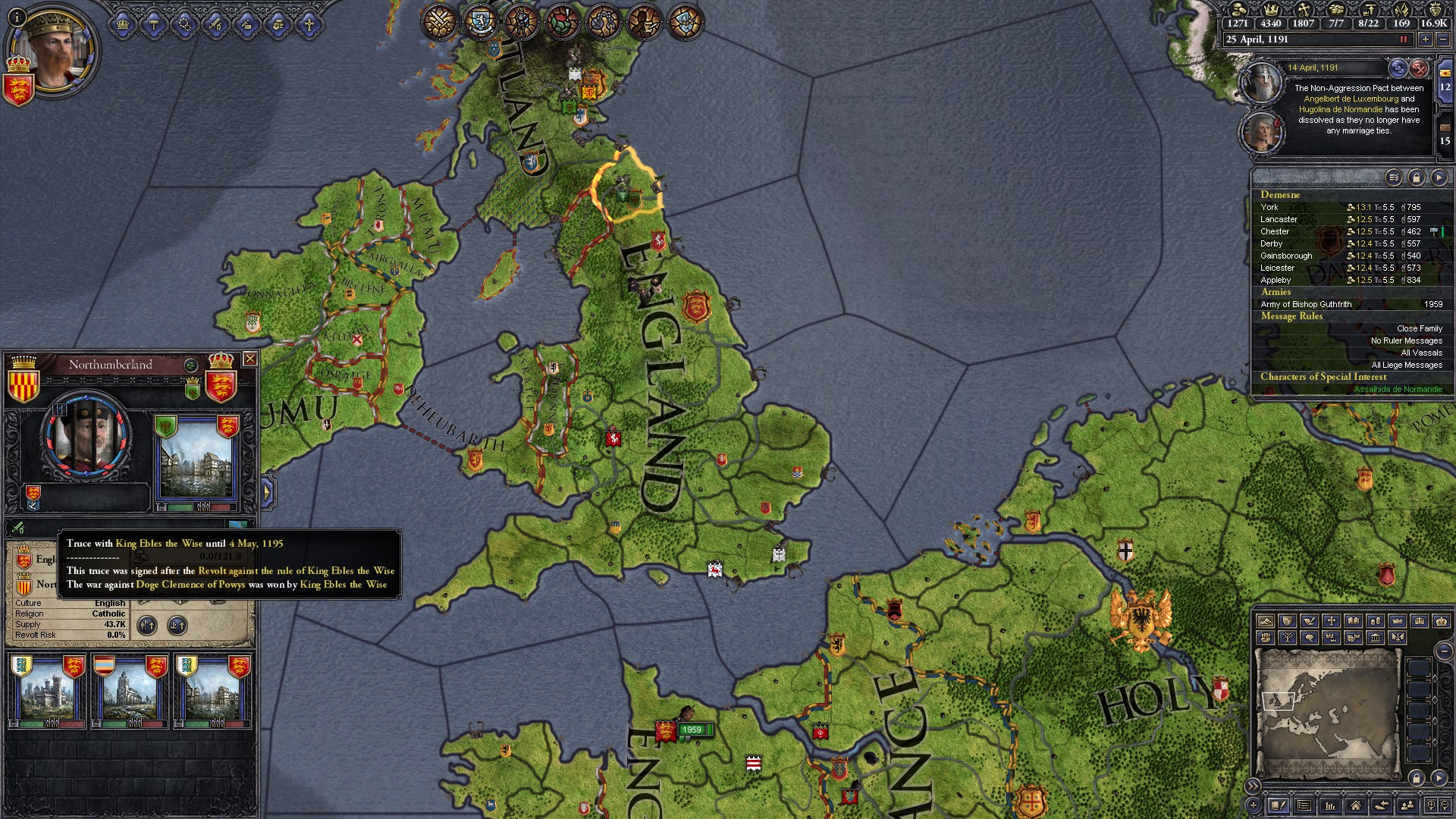Open the Laws tab with gavel icon
Image resolution: width=1456 pixels, height=819 pixels.
click(x=154, y=24)
